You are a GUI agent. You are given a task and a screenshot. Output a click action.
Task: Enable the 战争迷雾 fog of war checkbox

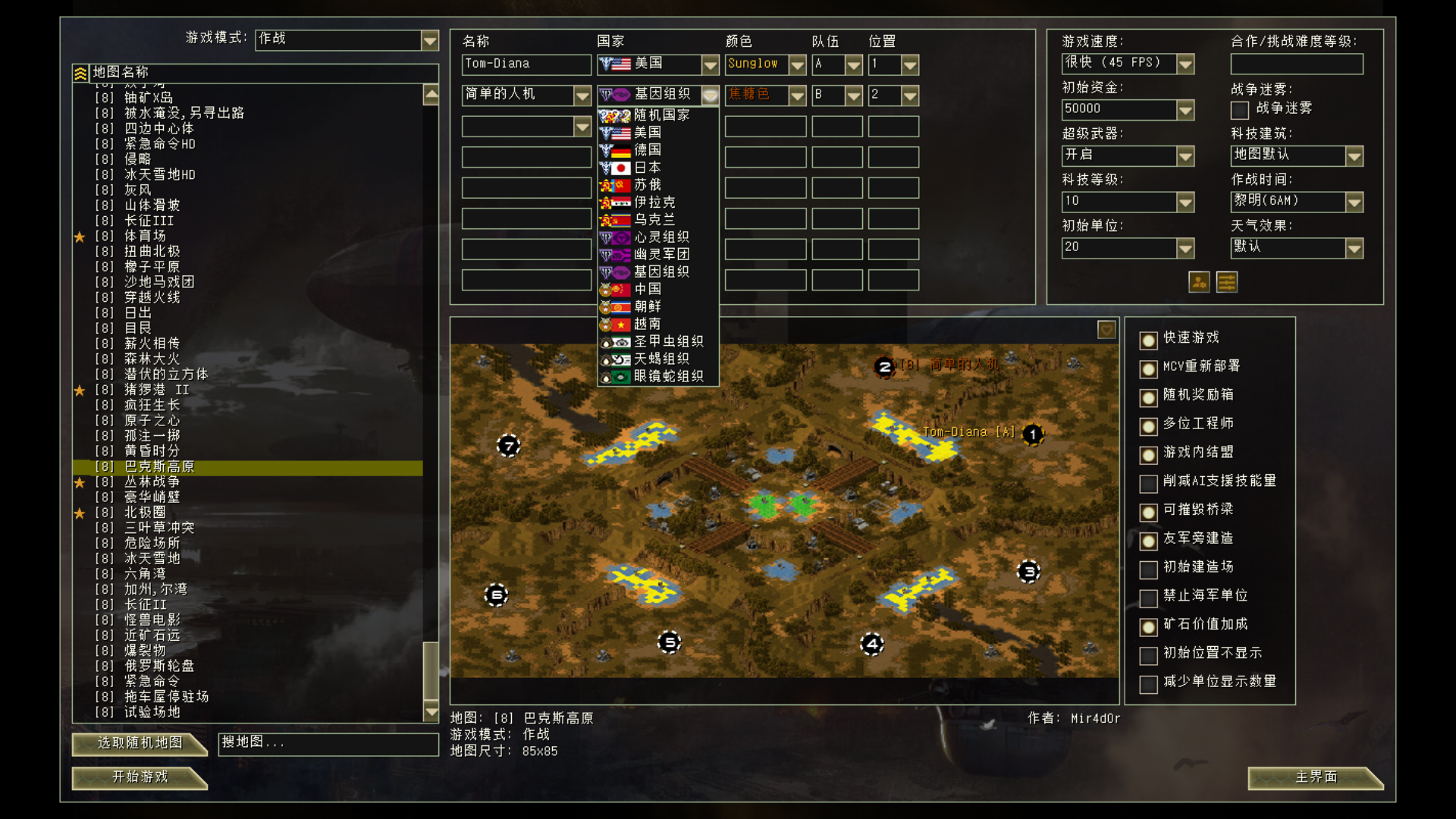click(x=1240, y=110)
